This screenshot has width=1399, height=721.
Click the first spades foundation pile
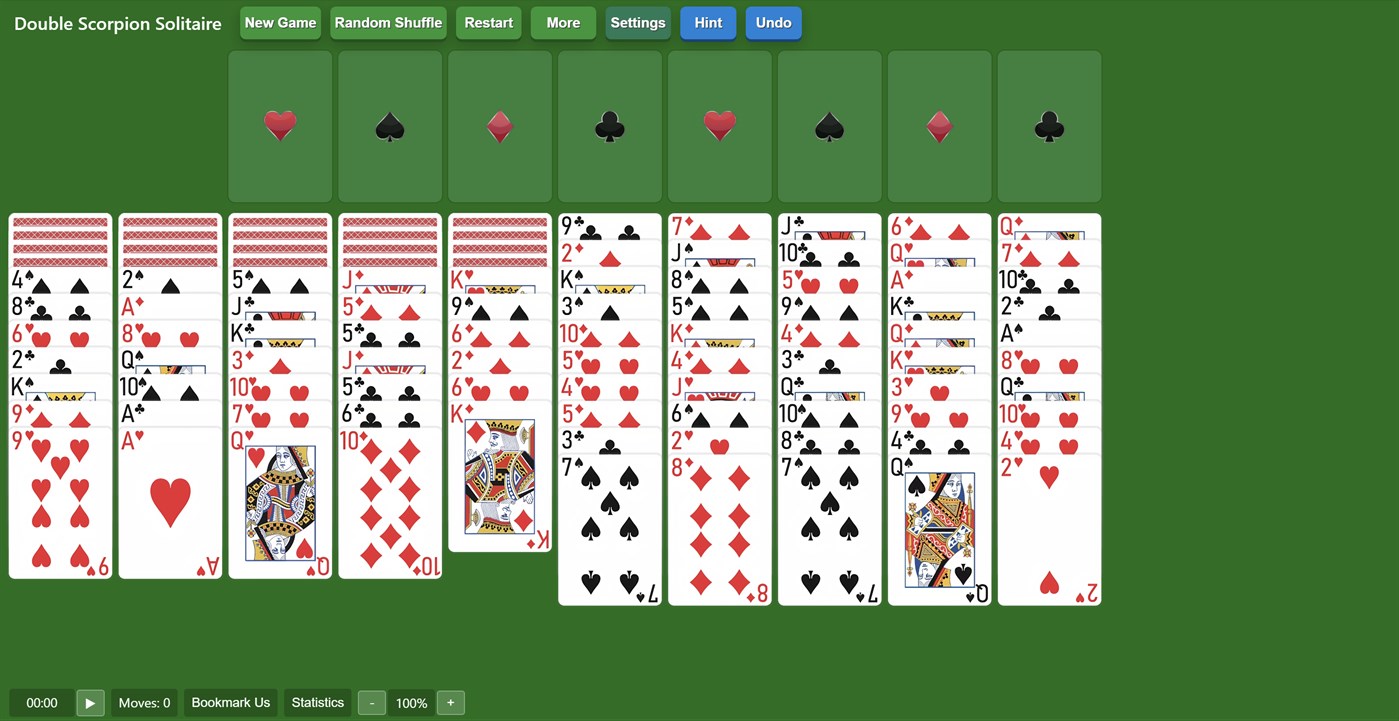[x=390, y=127]
